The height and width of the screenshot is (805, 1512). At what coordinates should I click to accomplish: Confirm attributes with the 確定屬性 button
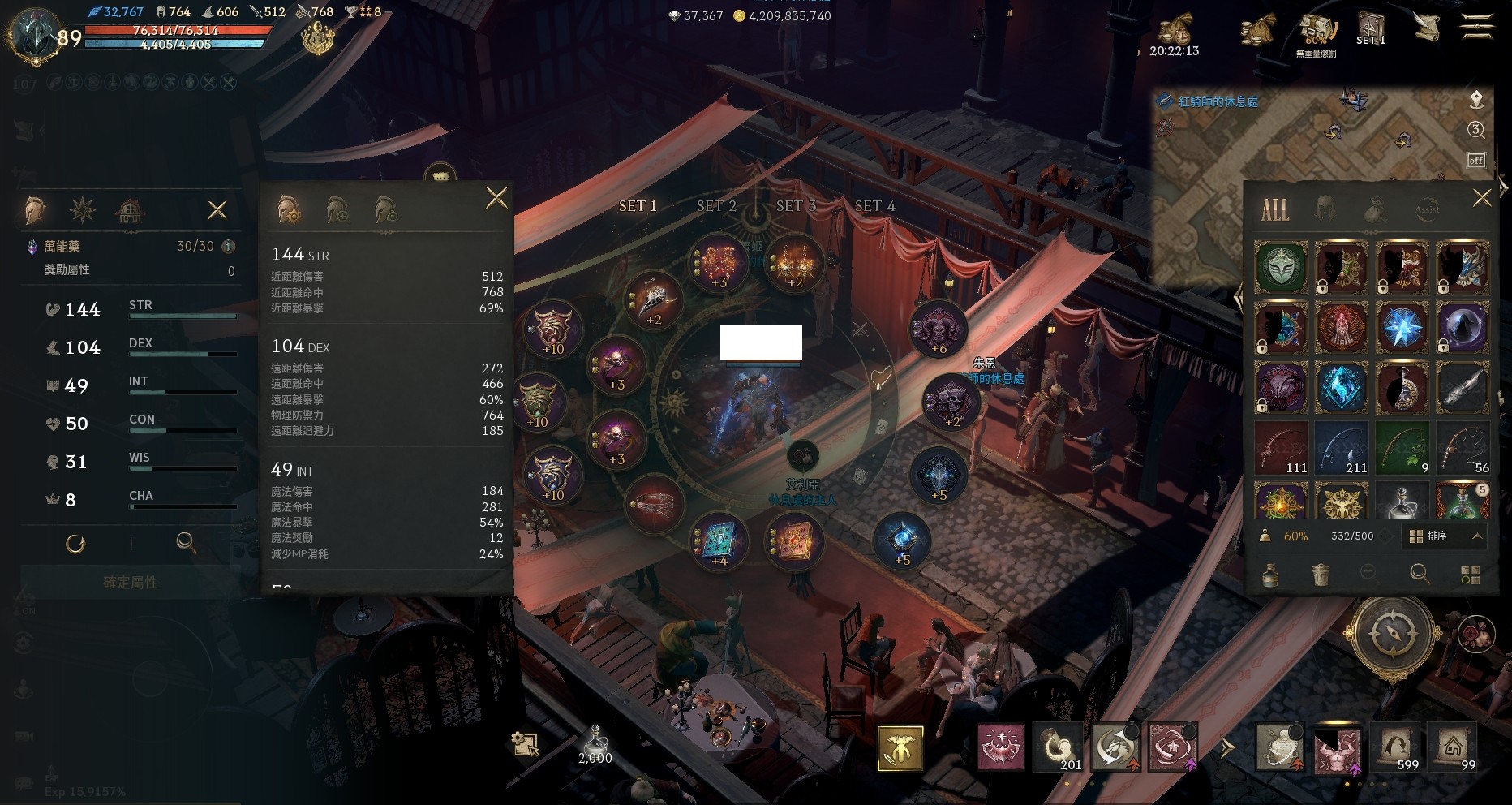pyautogui.click(x=130, y=583)
